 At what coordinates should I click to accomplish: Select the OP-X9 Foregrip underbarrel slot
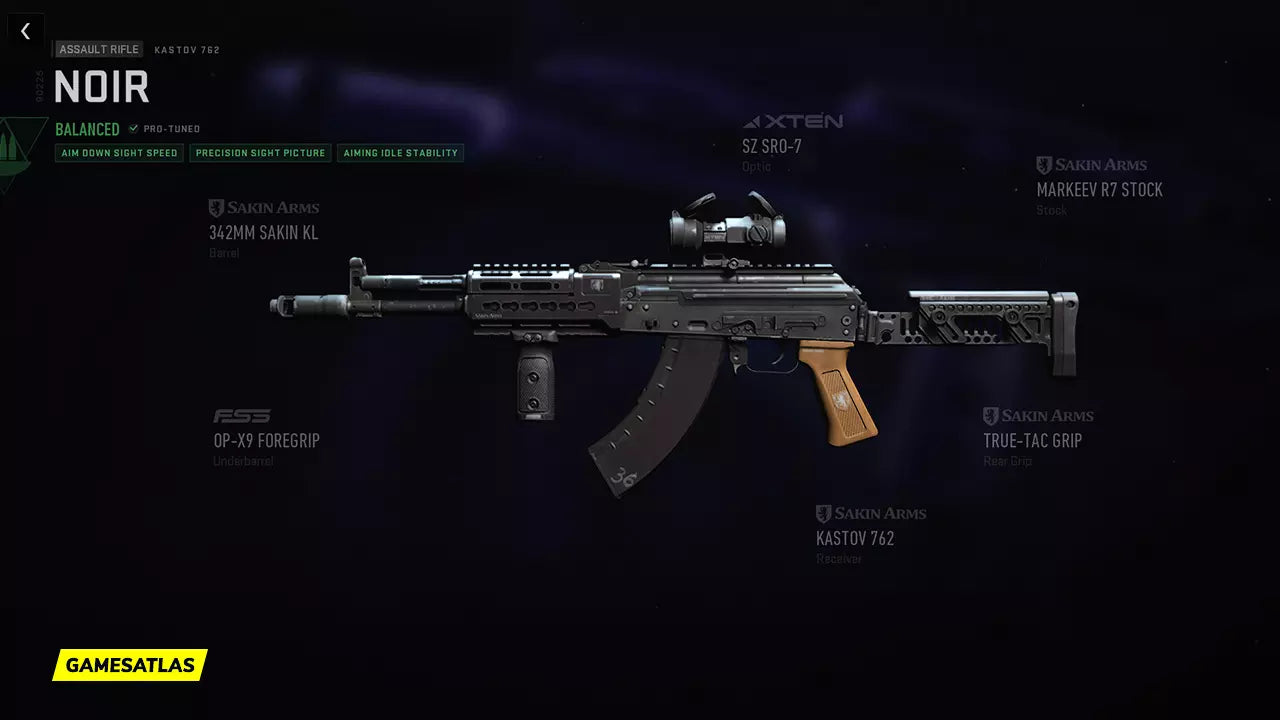(x=266, y=440)
